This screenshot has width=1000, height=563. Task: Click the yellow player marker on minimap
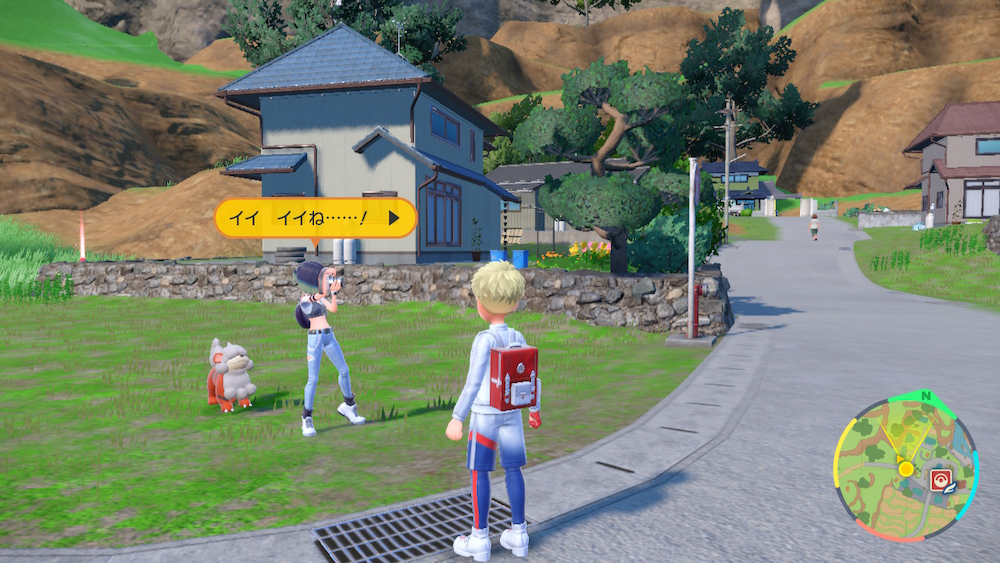pyautogui.click(x=905, y=467)
